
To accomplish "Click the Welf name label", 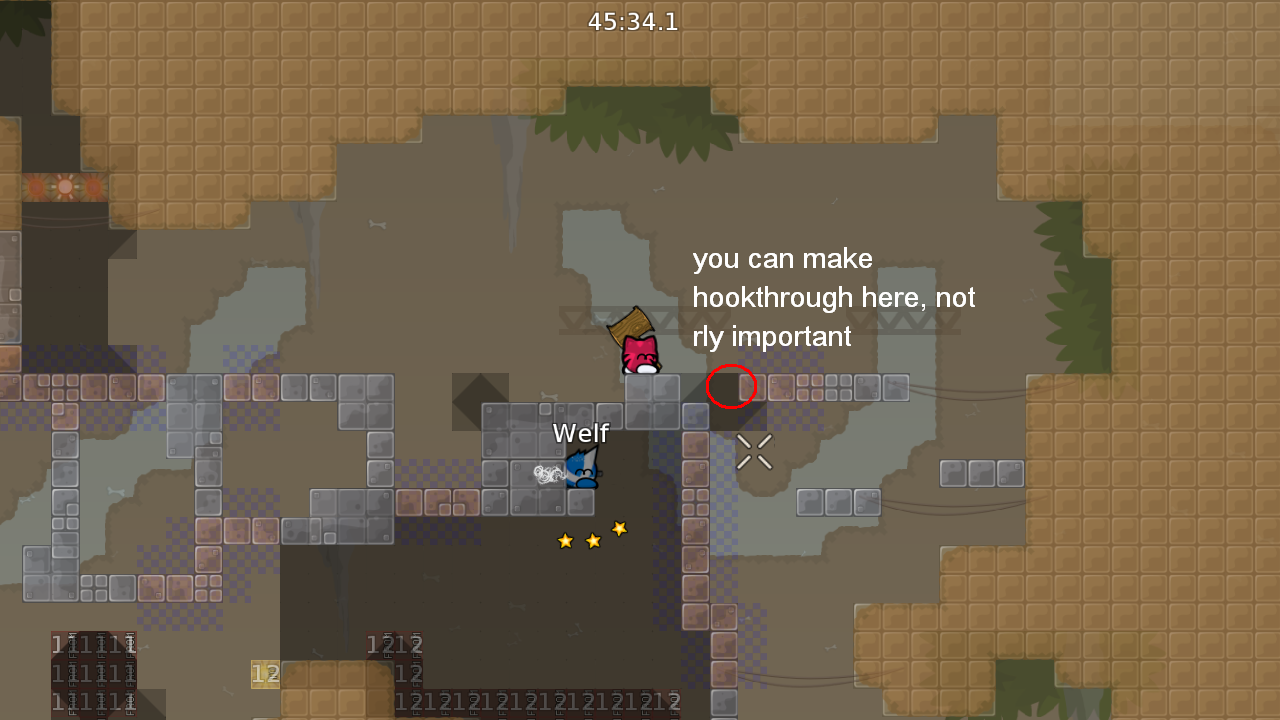I will coord(580,434).
